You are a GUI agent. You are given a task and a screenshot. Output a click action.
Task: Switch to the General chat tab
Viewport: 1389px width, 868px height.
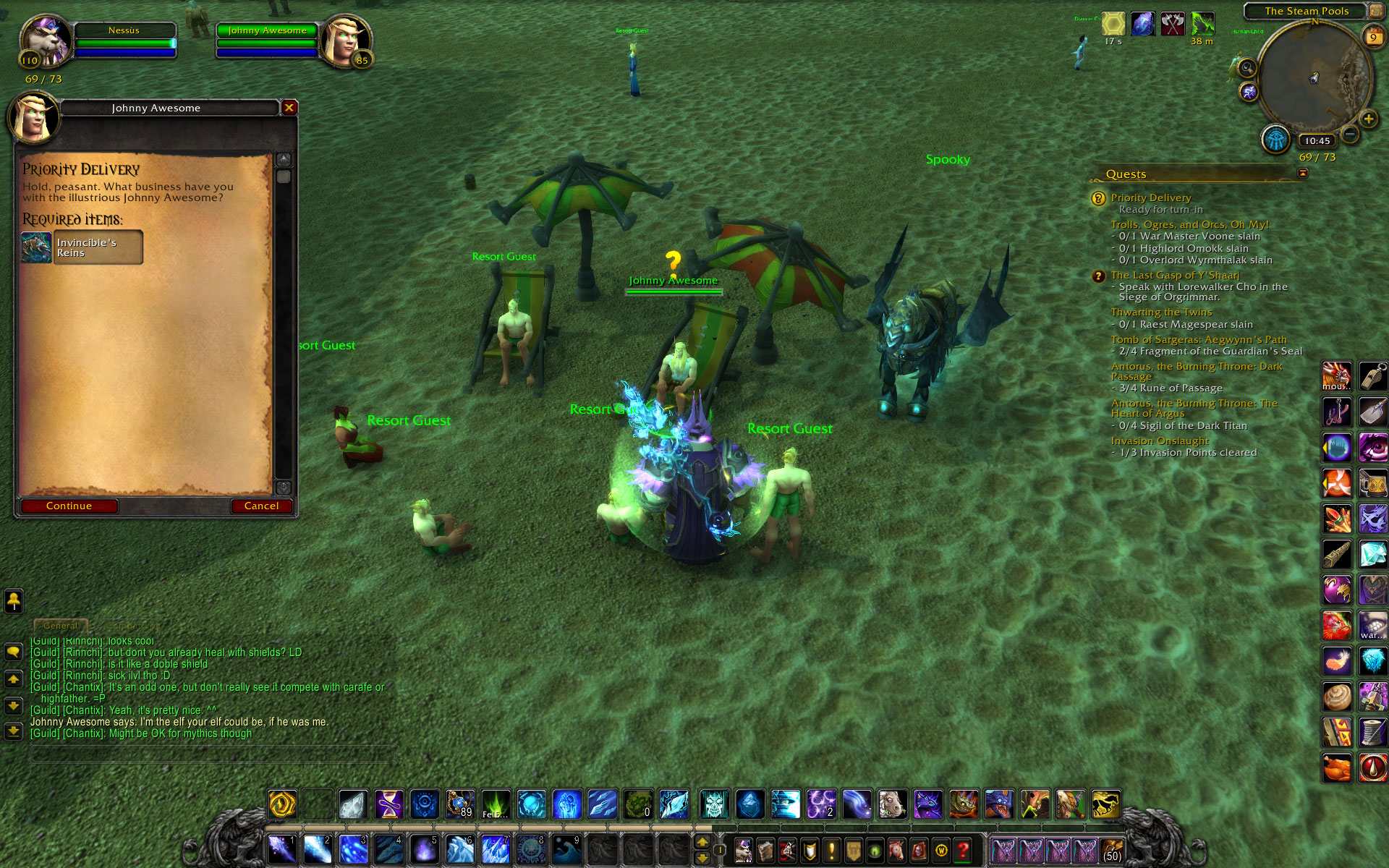click(61, 626)
